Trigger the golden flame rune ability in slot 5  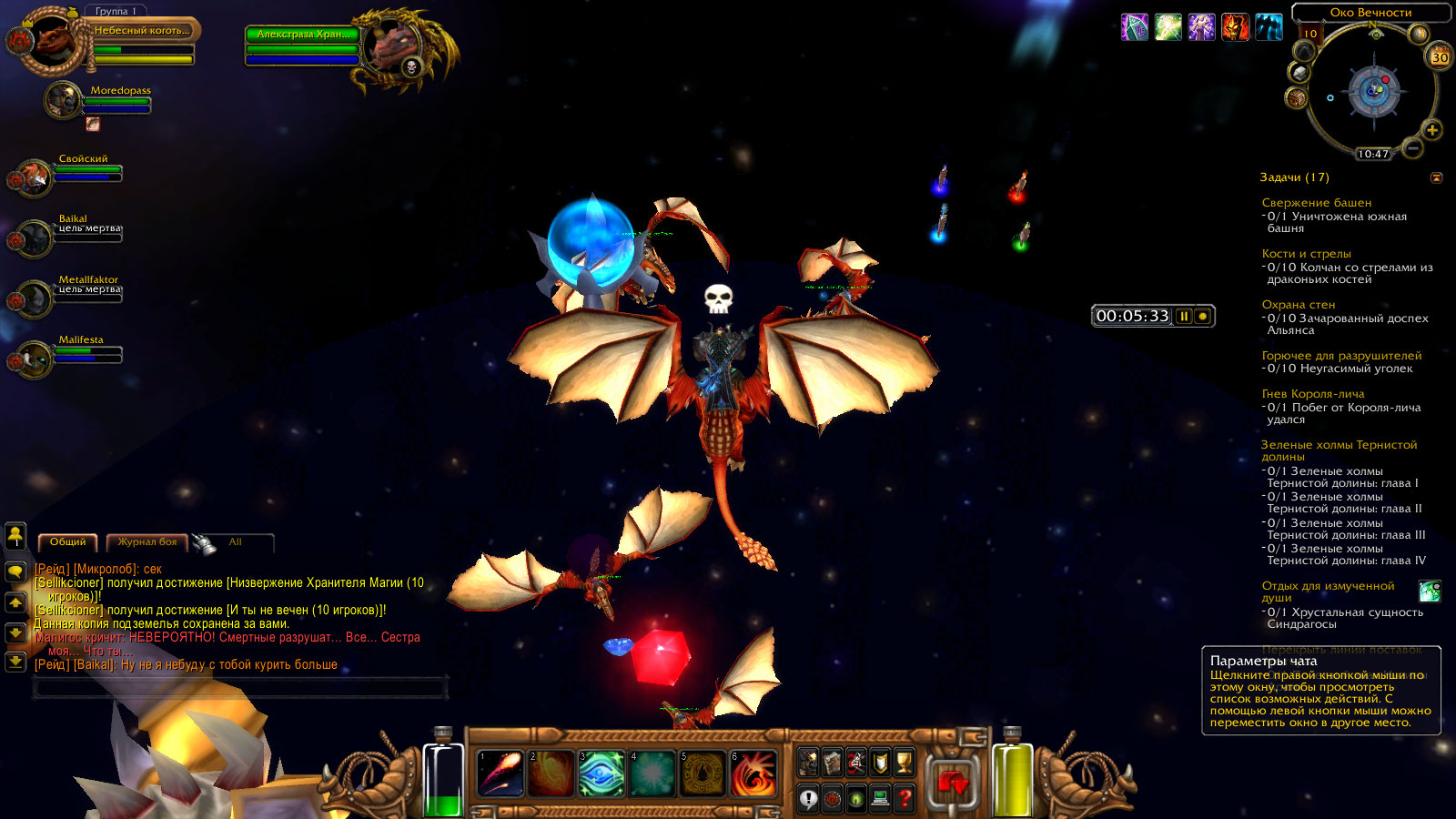(x=703, y=773)
